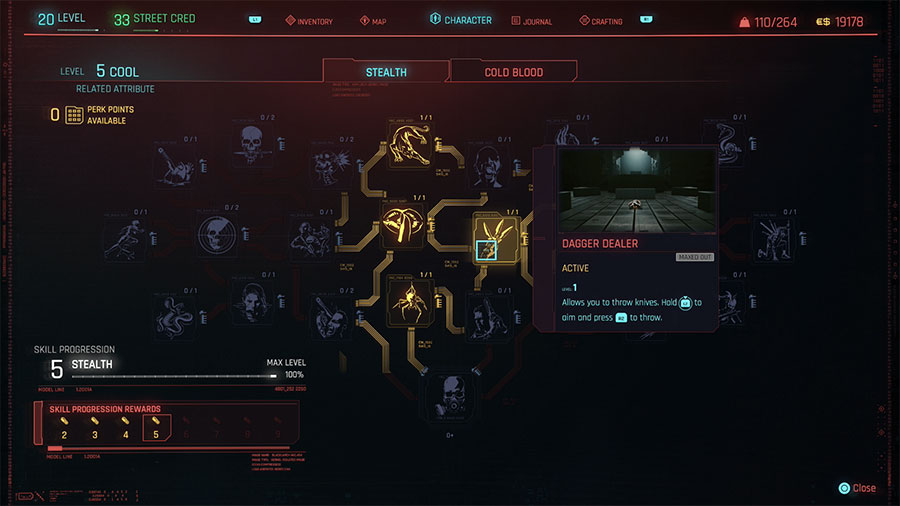Switch to the Cold Blood tab
Image resolution: width=900 pixels, height=506 pixels.
tap(513, 72)
